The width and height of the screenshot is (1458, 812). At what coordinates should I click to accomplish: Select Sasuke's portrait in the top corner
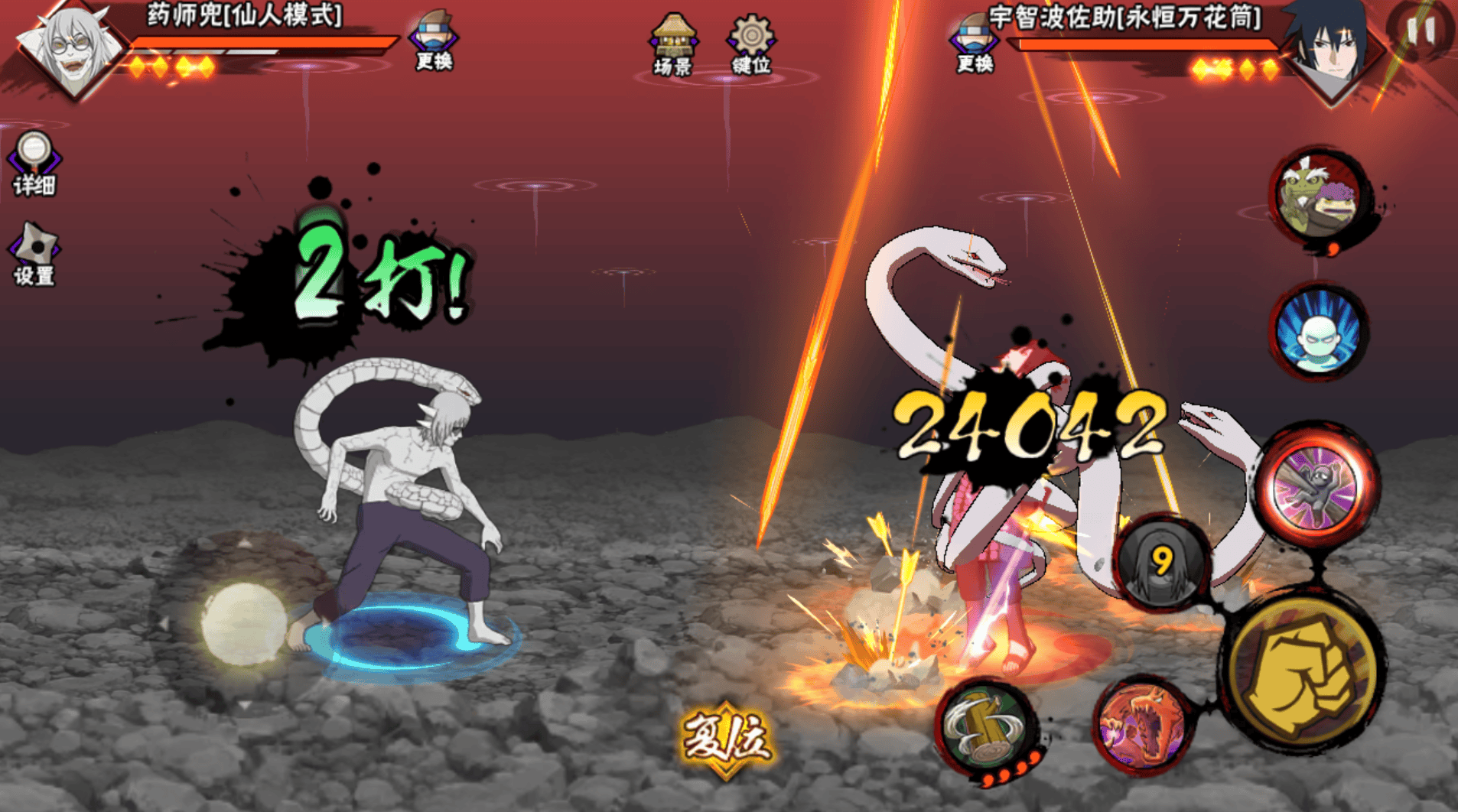(x=1331, y=47)
